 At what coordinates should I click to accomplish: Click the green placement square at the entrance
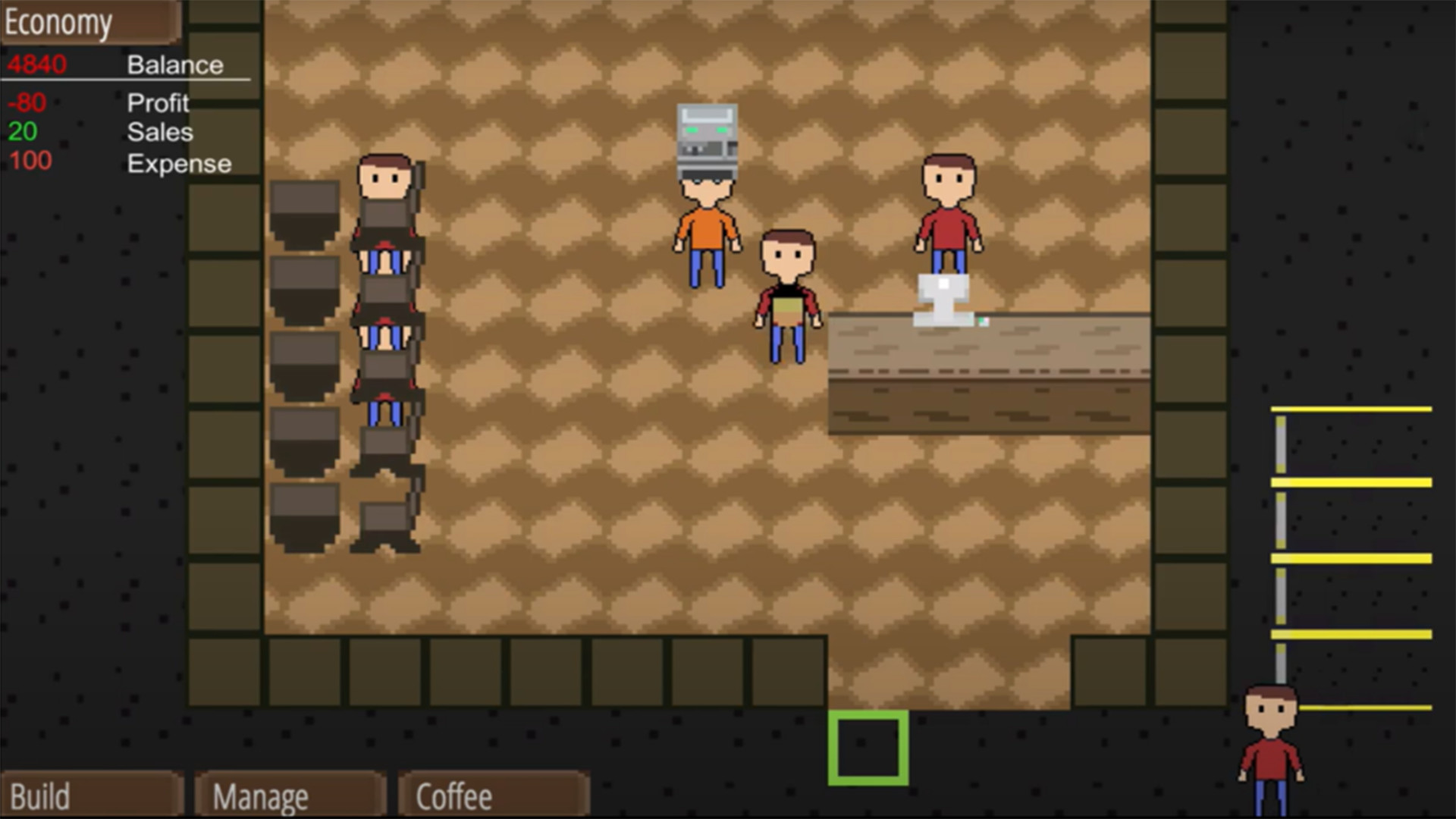[x=868, y=747]
